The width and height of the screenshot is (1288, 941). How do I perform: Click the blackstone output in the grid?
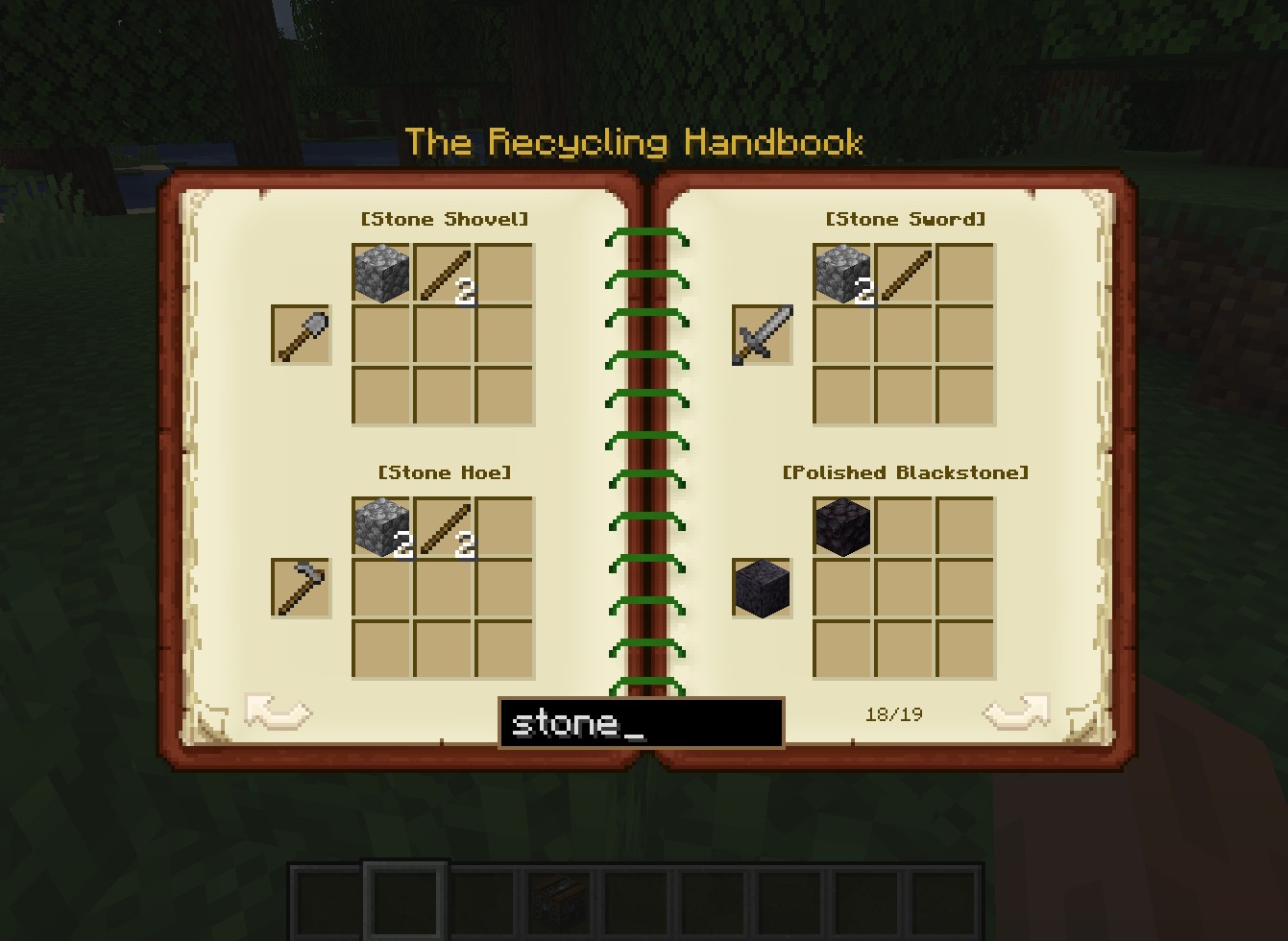[842, 527]
